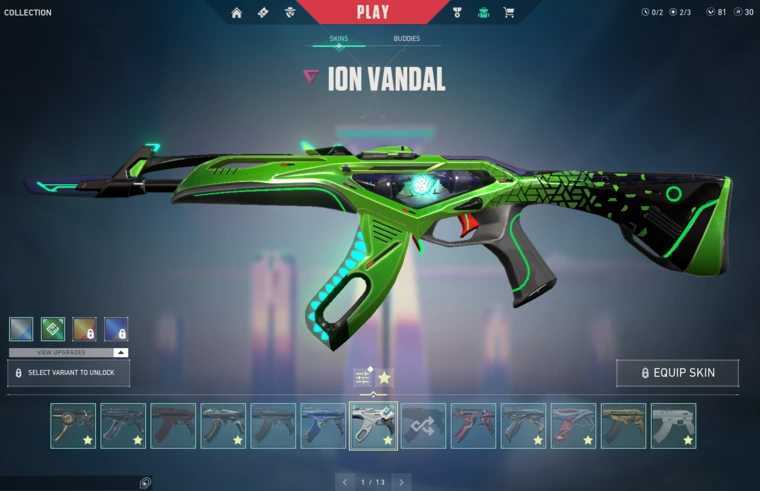This screenshot has height=491, width=760.
Task: Choose the green color variant swatch
Action: (x=53, y=329)
